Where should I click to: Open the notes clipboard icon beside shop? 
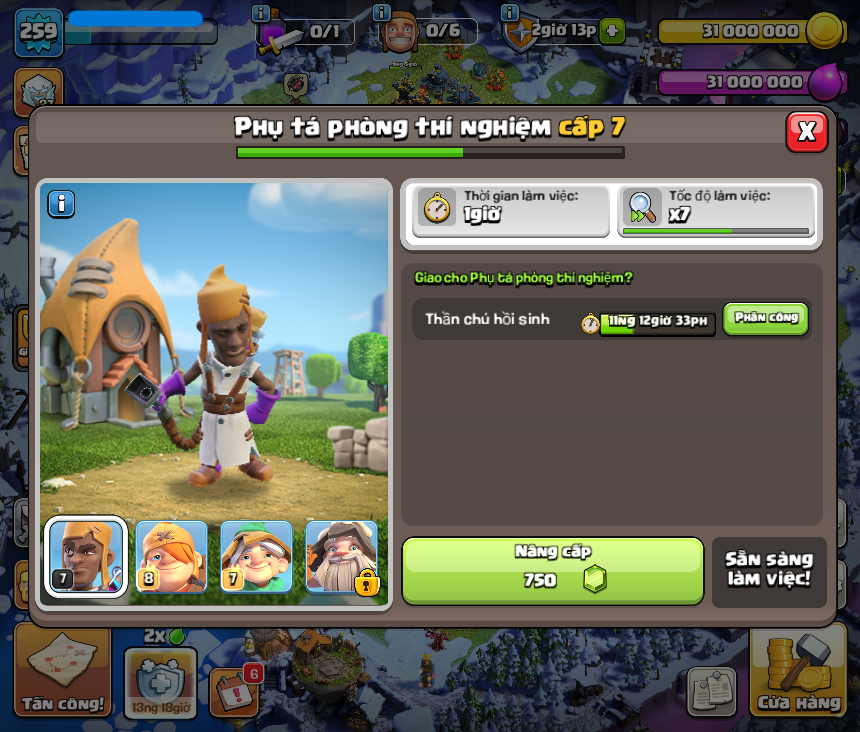click(711, 691)
